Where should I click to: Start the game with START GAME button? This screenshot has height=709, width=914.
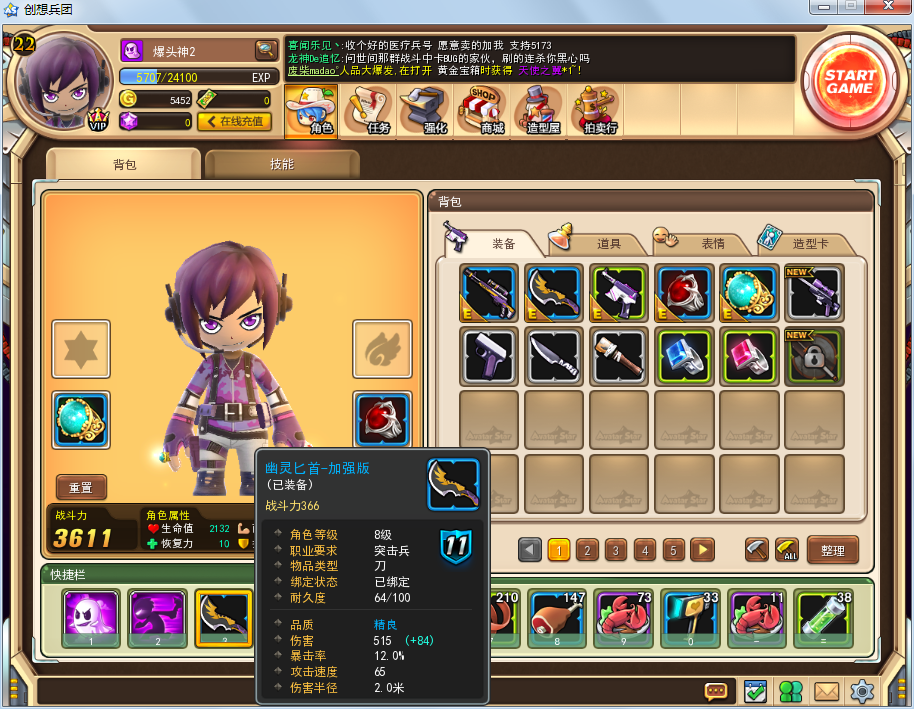click(849, 82)
